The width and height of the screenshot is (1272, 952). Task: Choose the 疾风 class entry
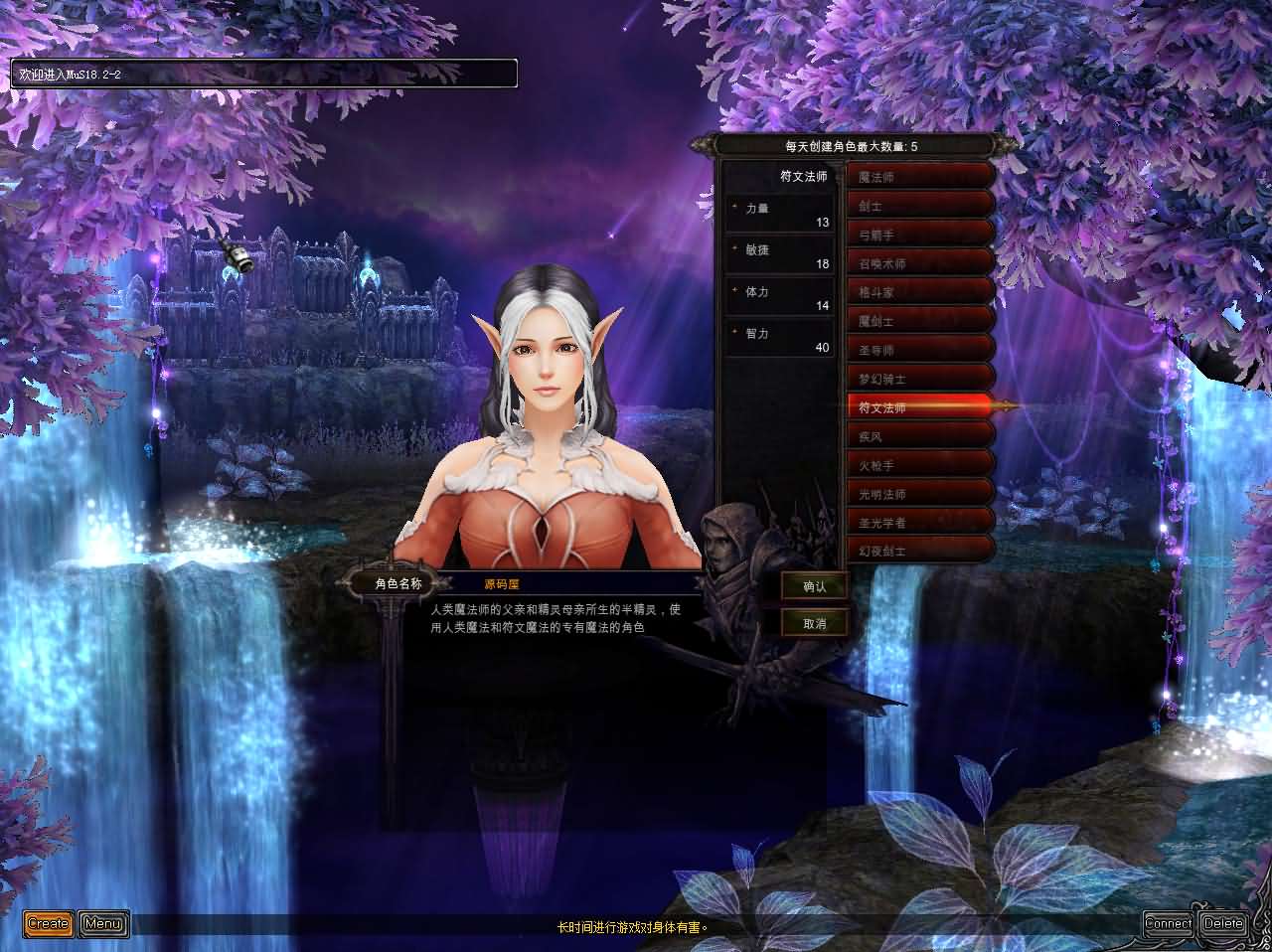pyautogui.click(x=919, y=436)
